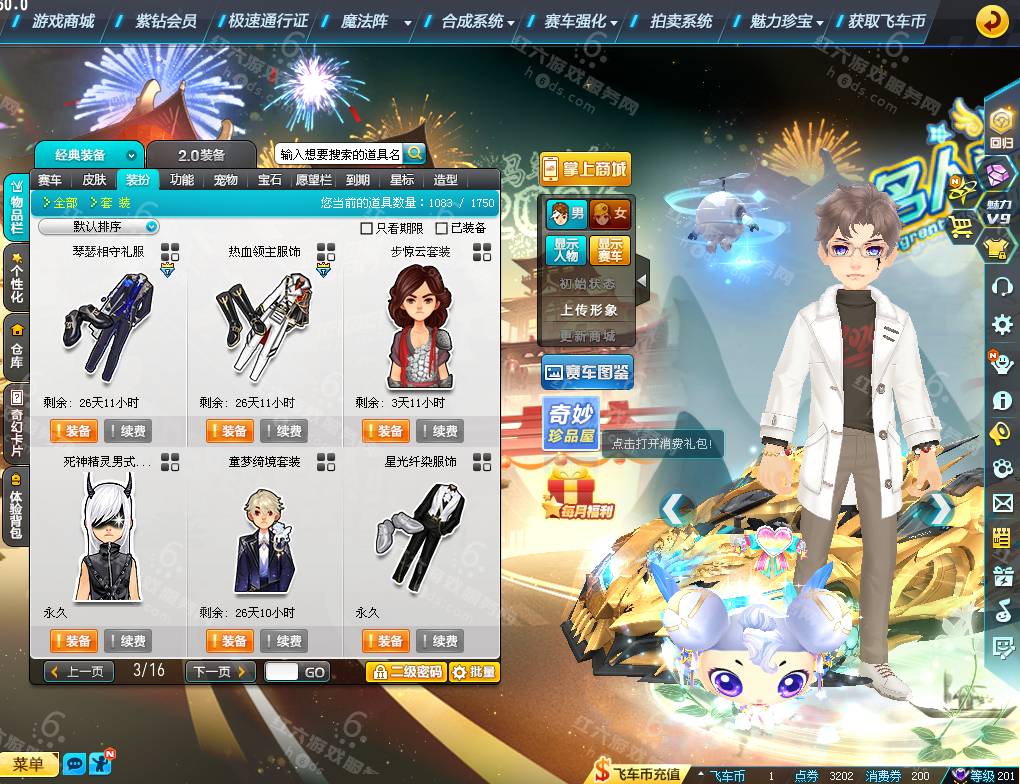The image size is (1020, 784).
Task: Toggle the 已装备 checkbox
Action: pos(442,228)
